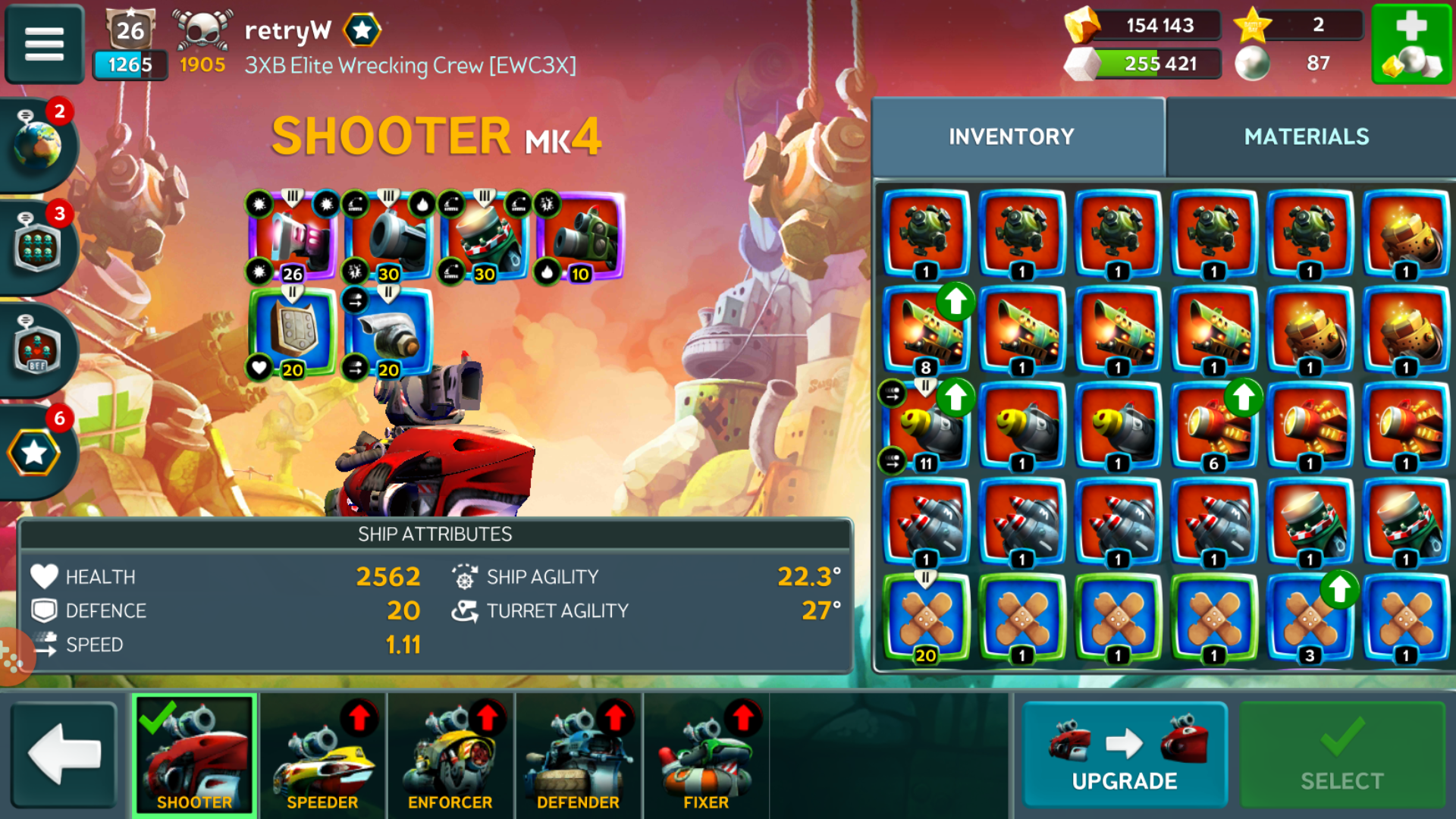Tap the Upgrade ship button
Viewport: 1456px width, 819px height.
(1124, 755)
